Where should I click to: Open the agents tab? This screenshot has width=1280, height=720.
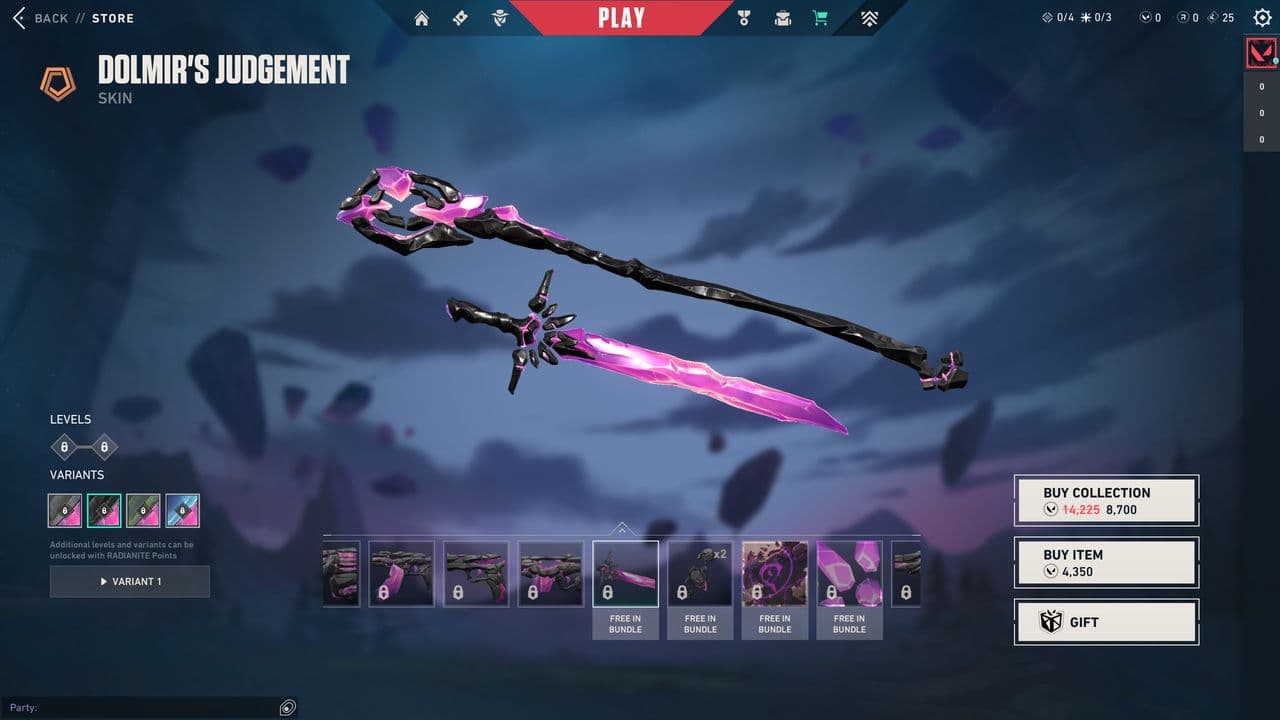(500, 18)
